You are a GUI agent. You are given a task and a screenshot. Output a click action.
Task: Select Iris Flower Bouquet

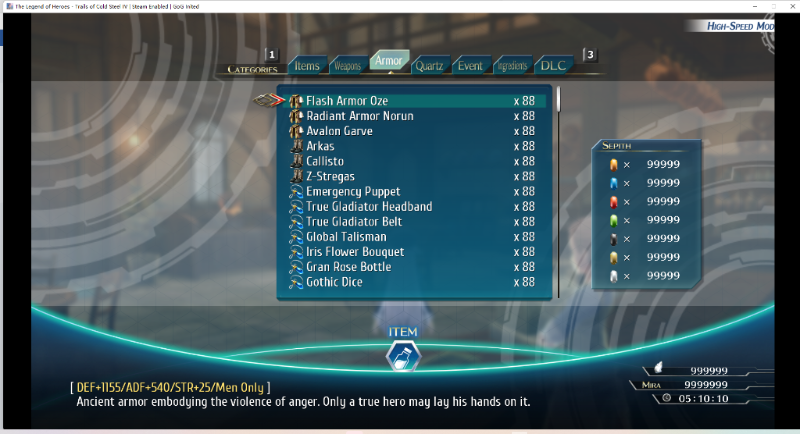click(355, 252)
